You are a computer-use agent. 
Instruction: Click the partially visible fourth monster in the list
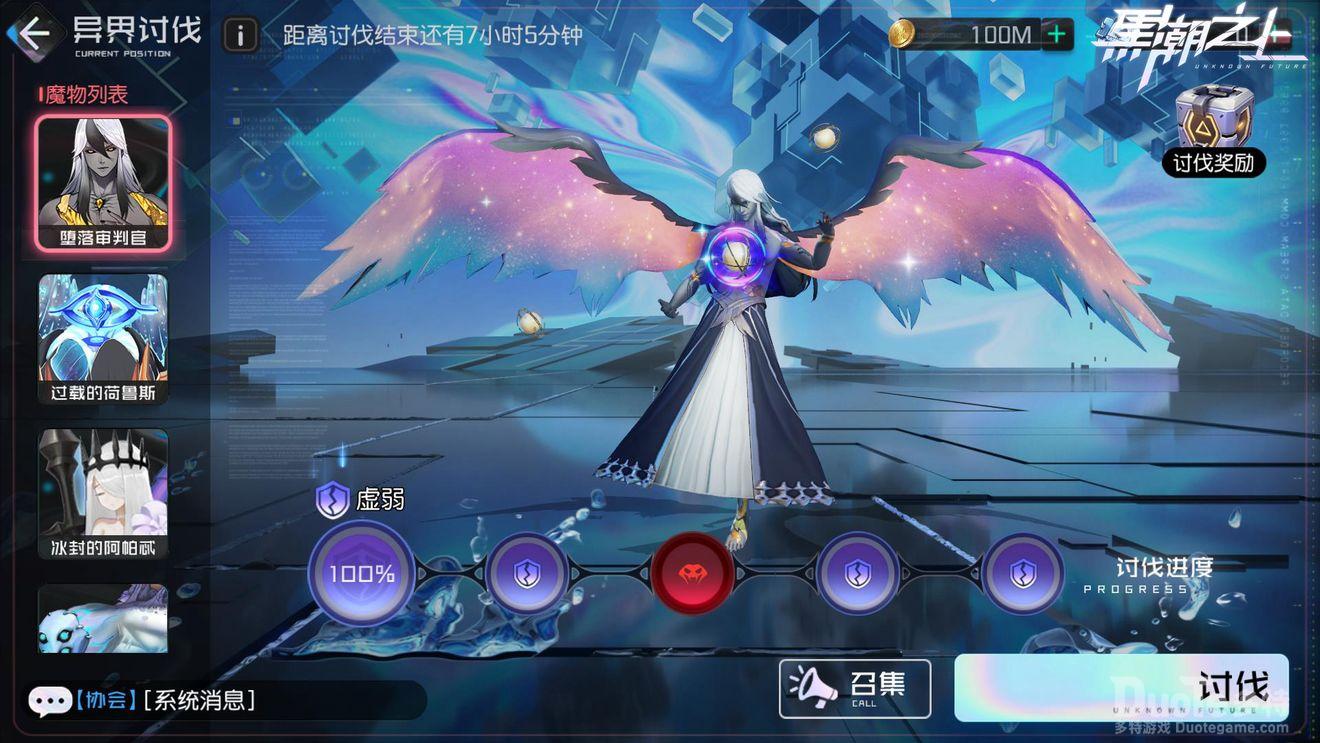coord(103,620)
